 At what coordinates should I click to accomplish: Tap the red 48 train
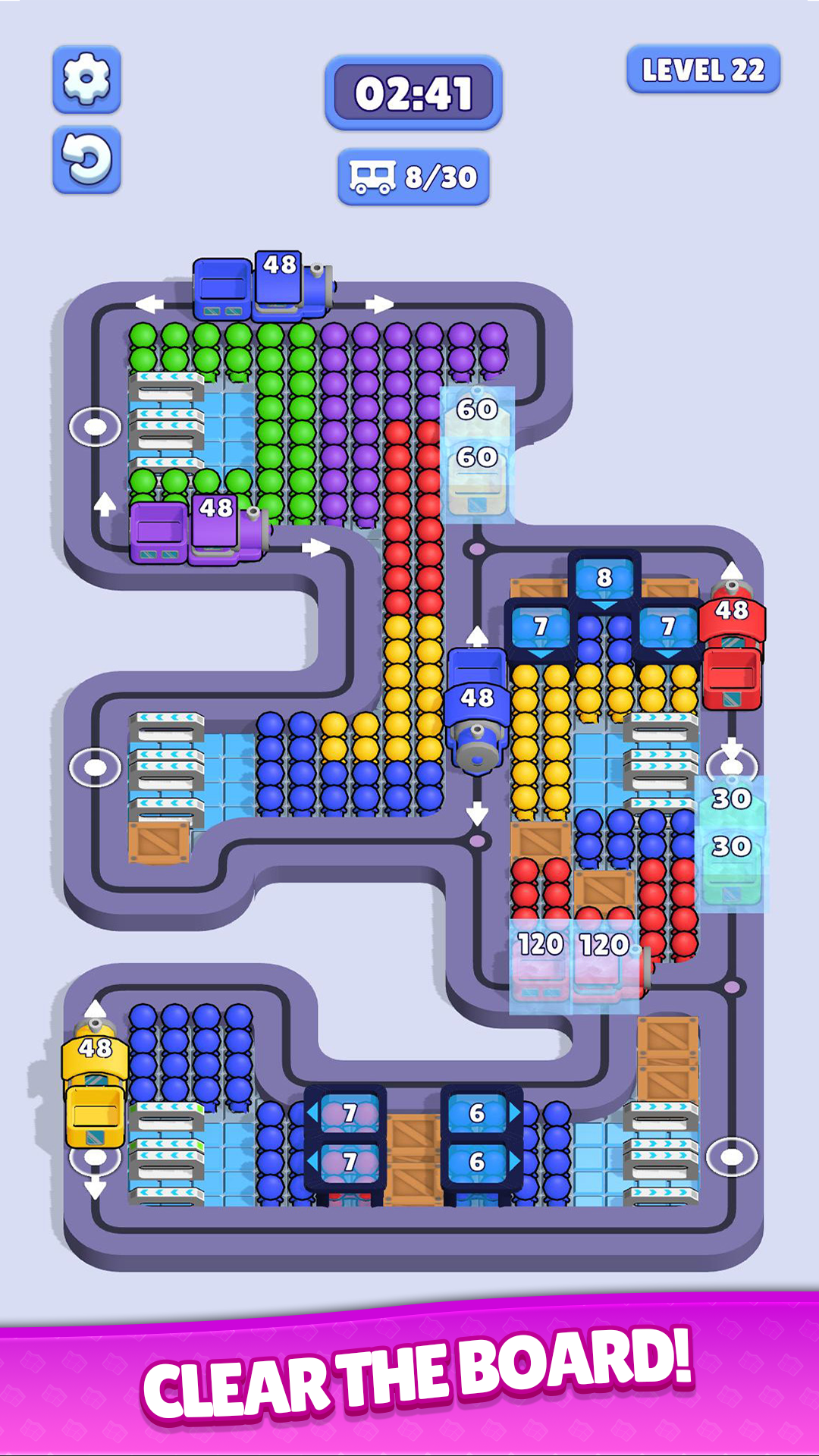coord(732,648)
